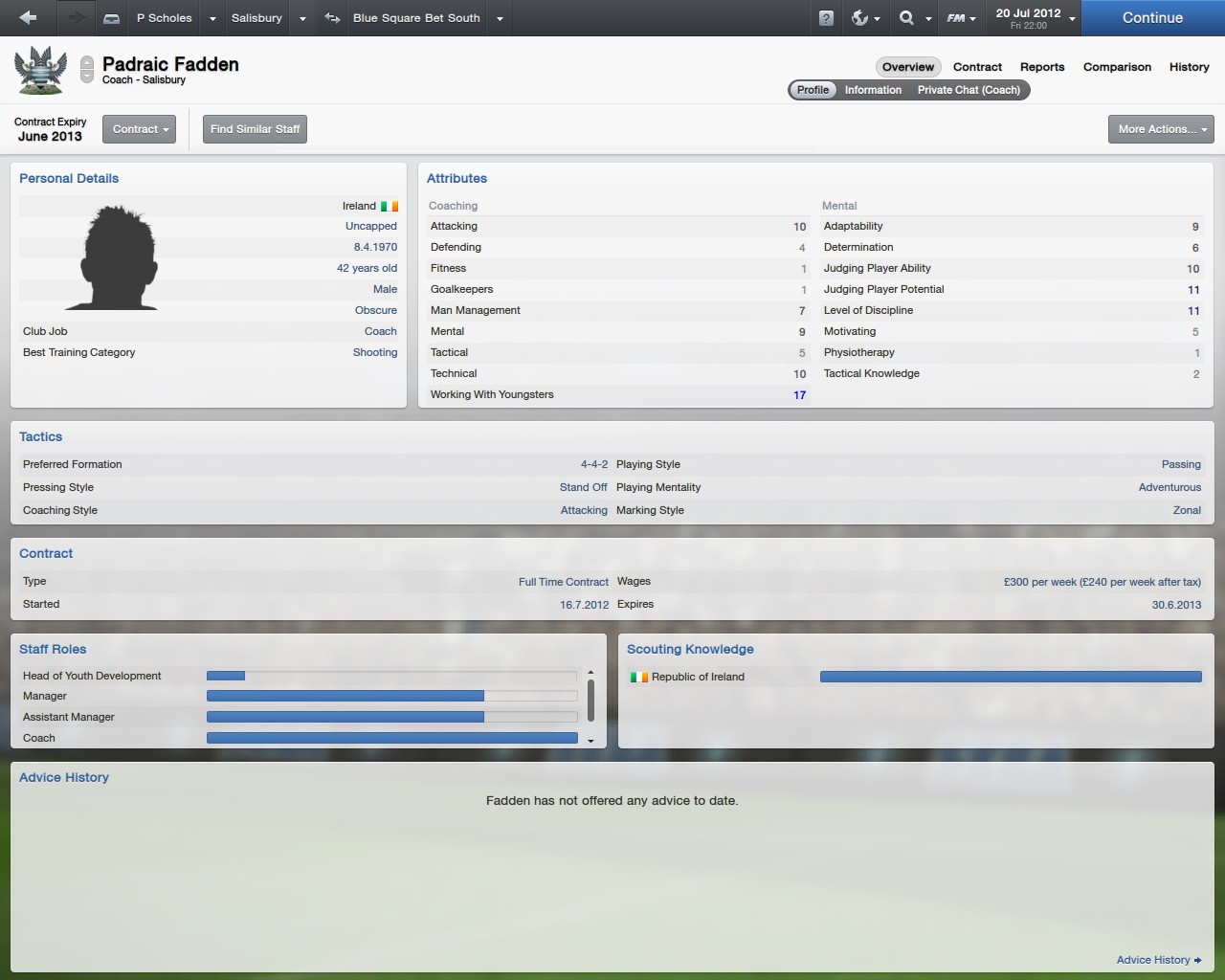Open the Contract dropdown button
Screen dimensions: 1225x980
tap(140, 129)
